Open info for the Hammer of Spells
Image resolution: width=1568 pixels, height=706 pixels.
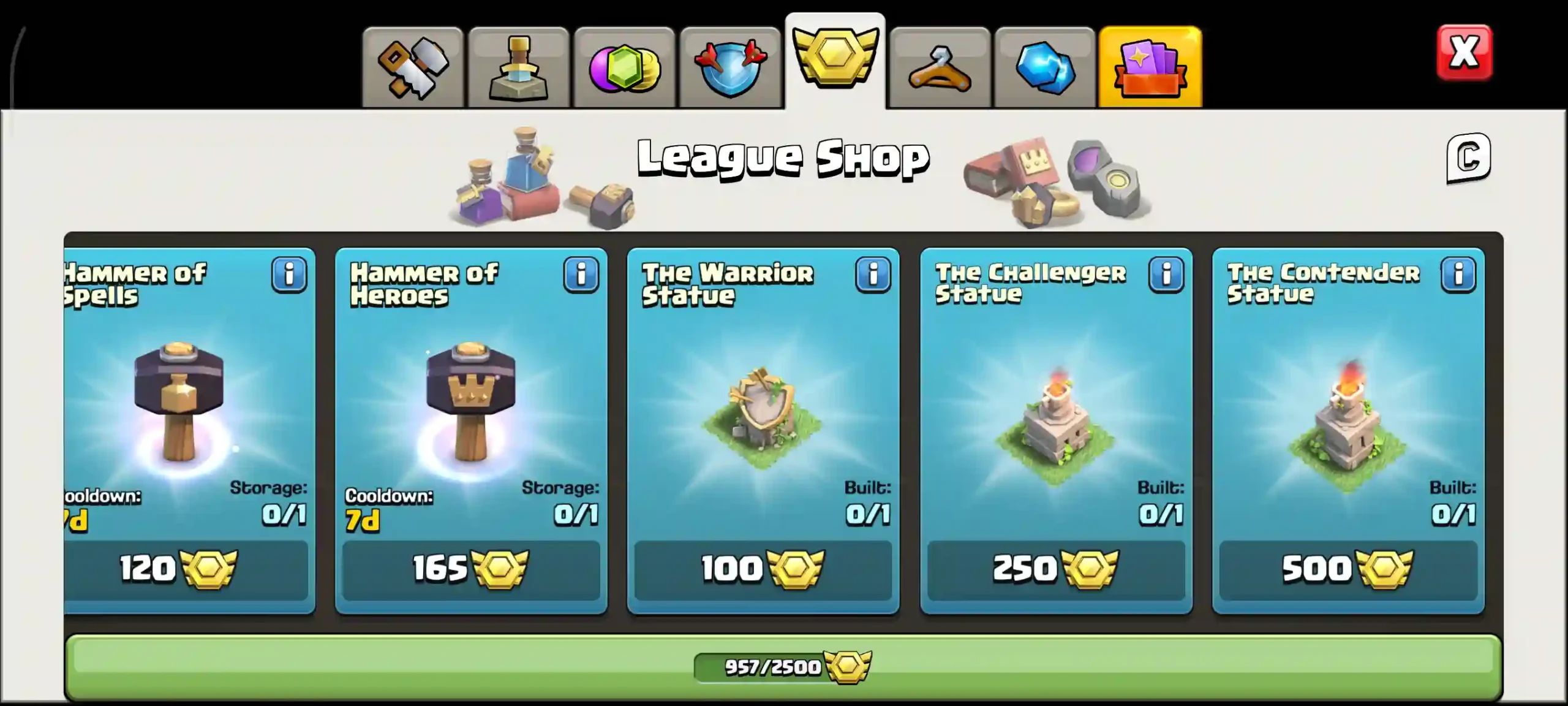point(289,275)
